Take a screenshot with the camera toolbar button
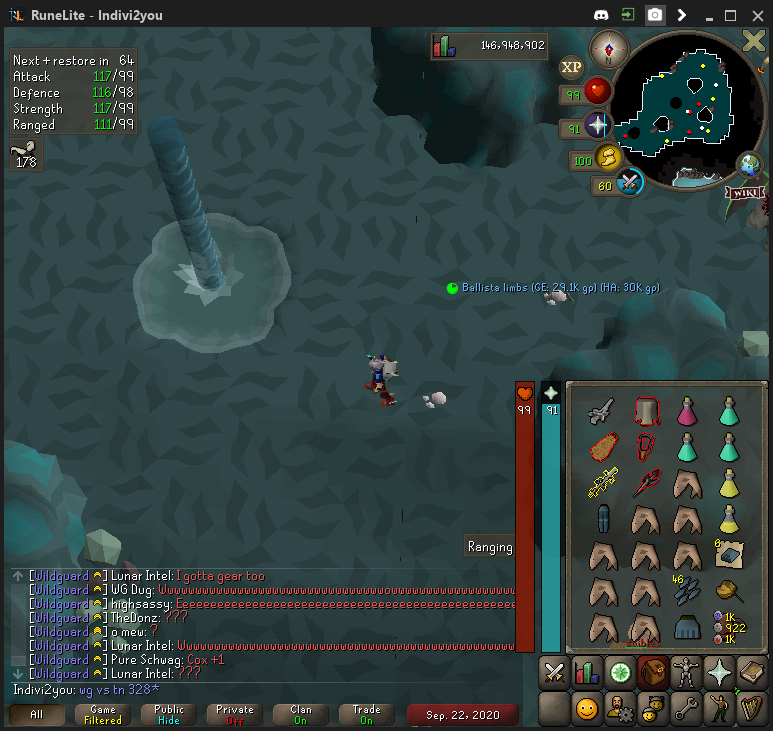This screenshot has height=731, width=773. click(x=654, y=15)
